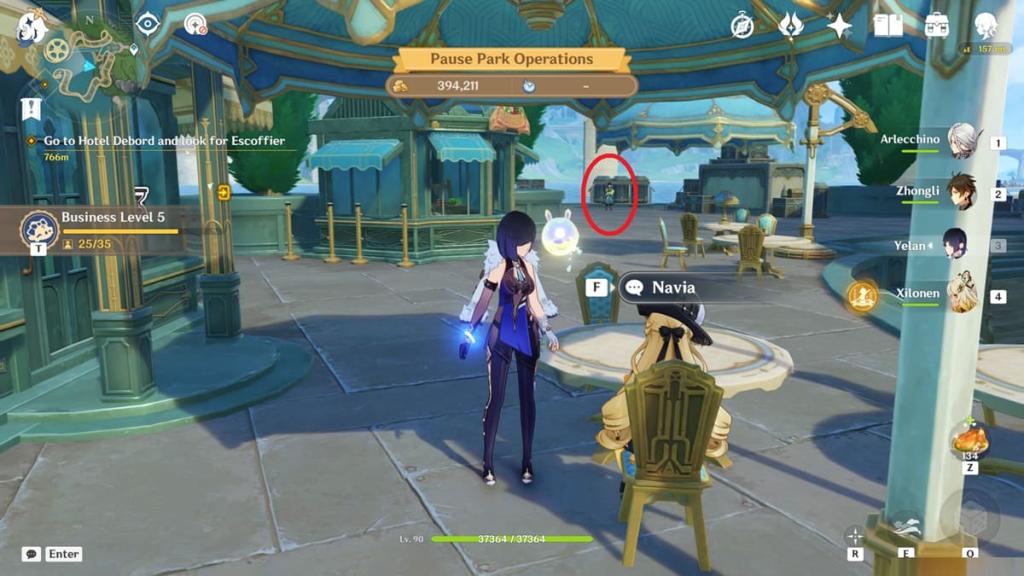Open the quest exclamation bookmark icon
Image resolution: width=1024 pixels, height=576 pixels.
click(x=31, y=108)
